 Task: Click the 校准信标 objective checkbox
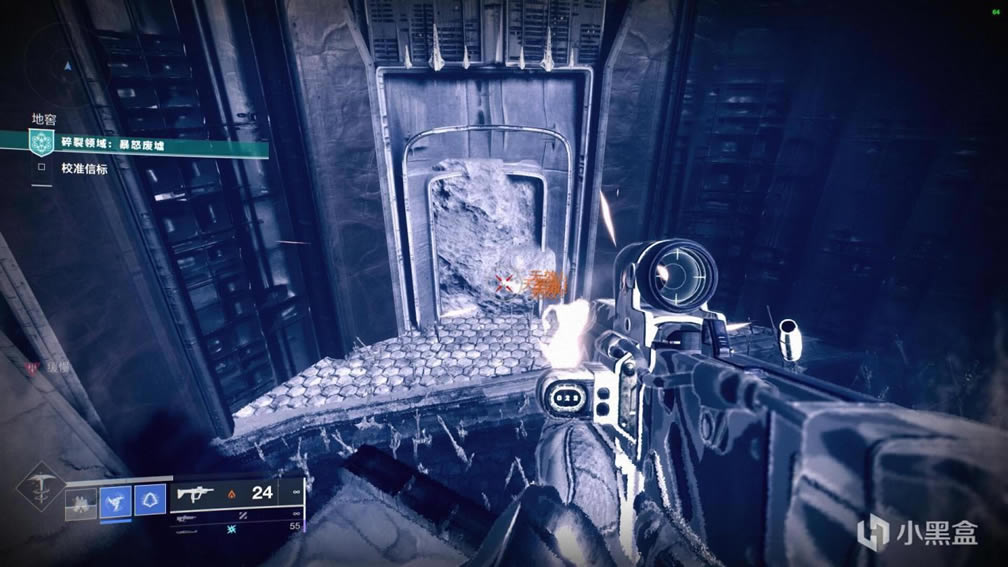41,169
